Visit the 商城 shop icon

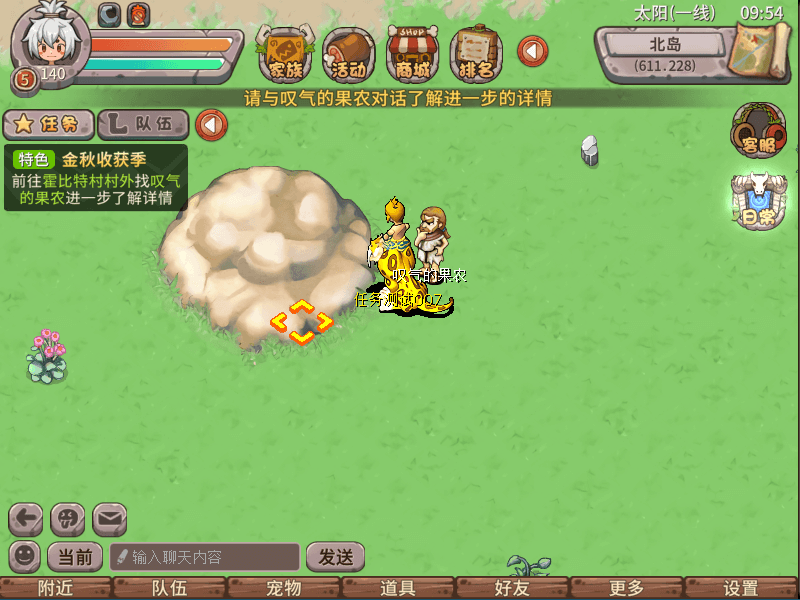pyautogui.click(x=413, y=54)
